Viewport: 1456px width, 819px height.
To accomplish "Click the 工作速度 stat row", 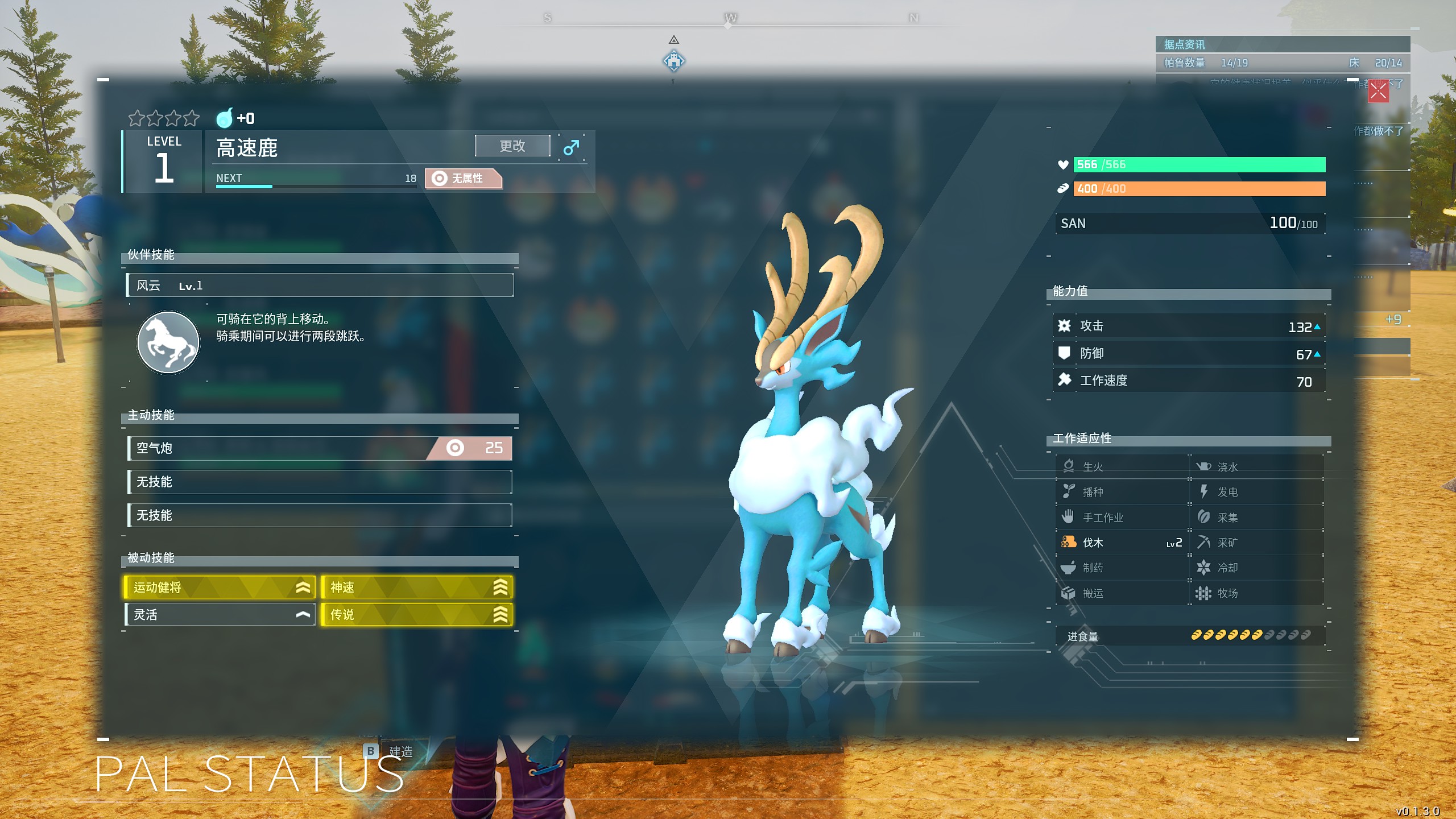I will pos(1189,381).
